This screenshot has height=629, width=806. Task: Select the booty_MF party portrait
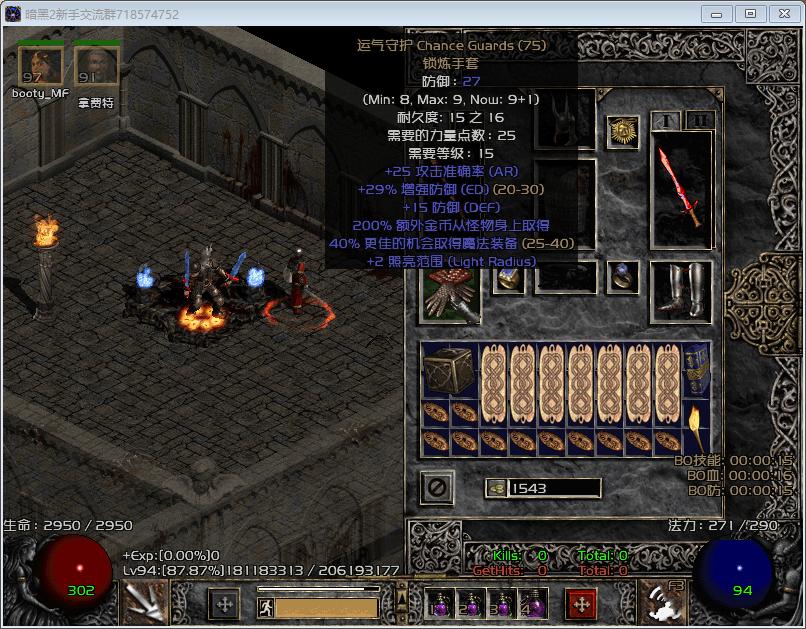coord(40,67)
